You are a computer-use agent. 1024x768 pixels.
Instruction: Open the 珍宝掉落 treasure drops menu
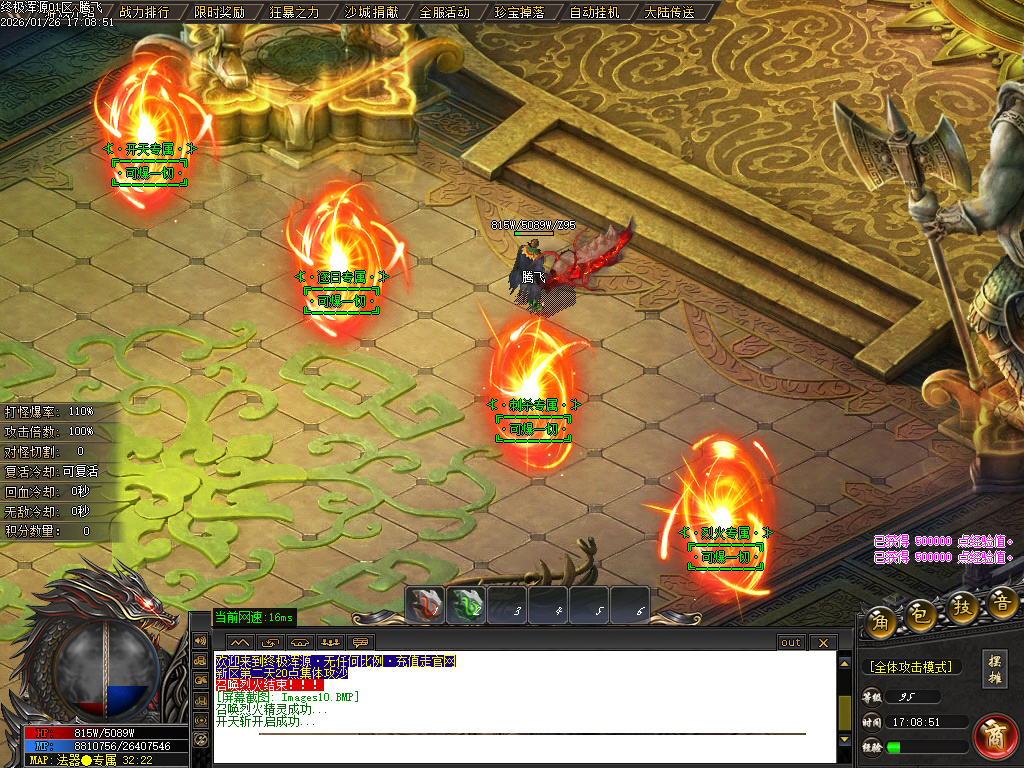coord(520,13)
